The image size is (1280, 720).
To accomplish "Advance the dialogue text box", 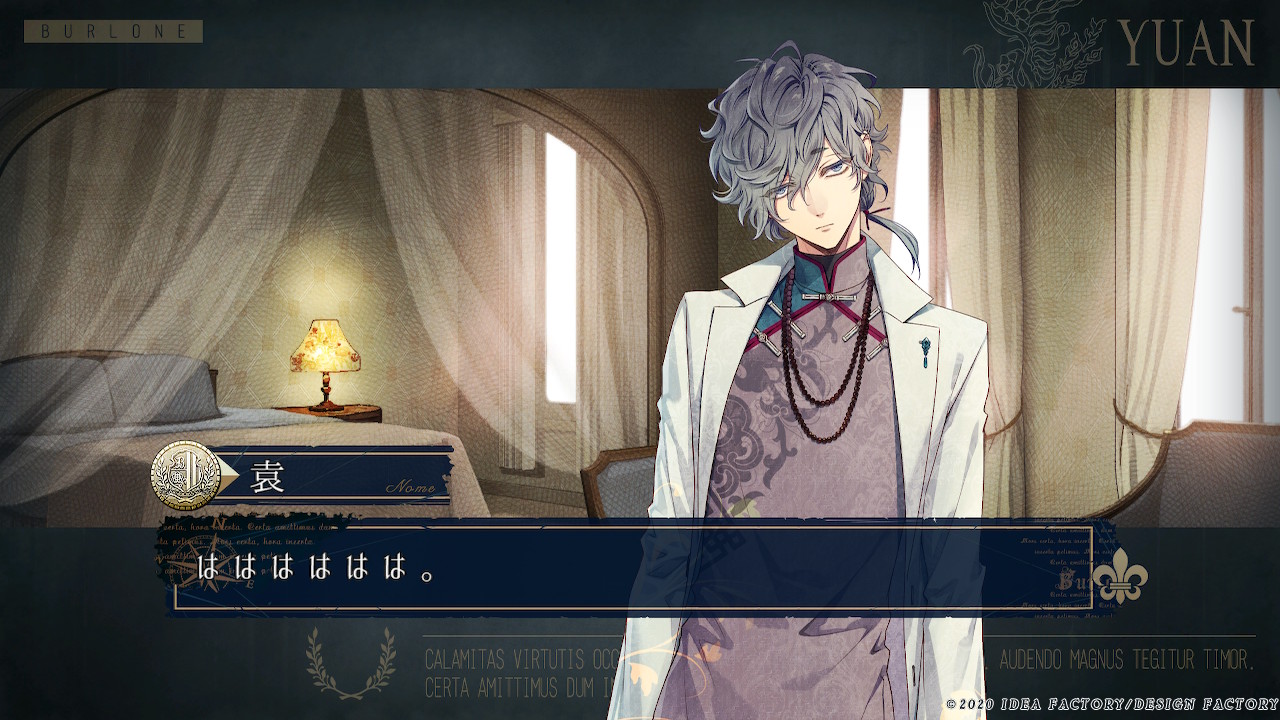I will (x=632, y=568).
